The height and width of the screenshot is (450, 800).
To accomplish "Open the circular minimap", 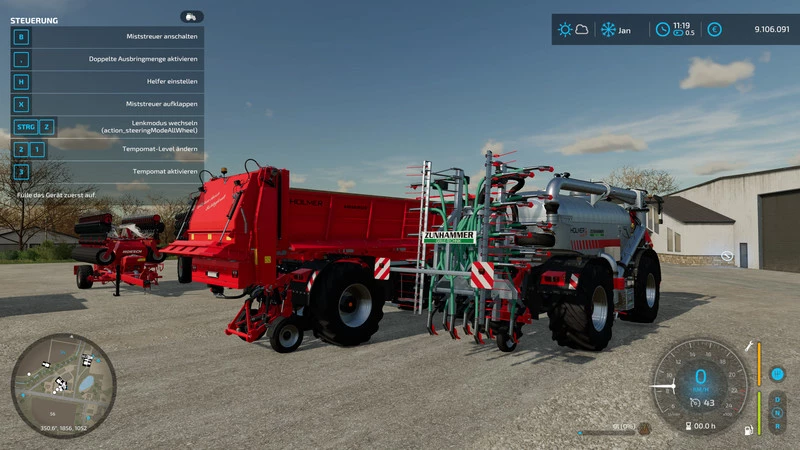I will coord(63,384).
